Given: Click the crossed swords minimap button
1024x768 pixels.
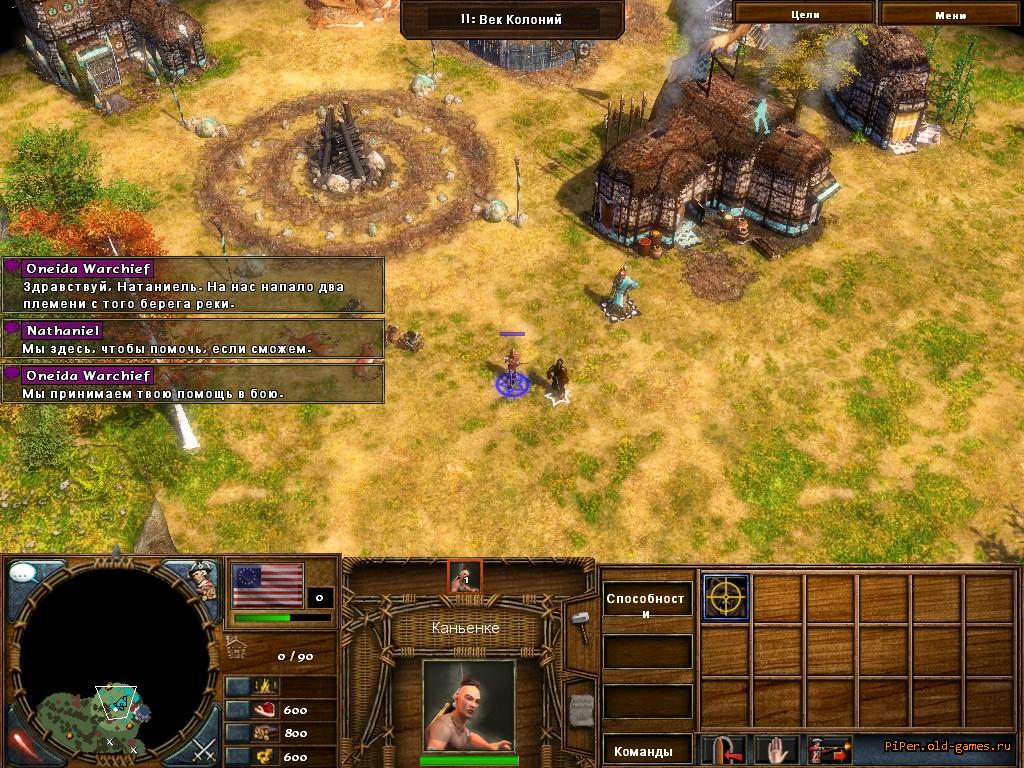Looking at the screenshot, I should pos(203,747).
